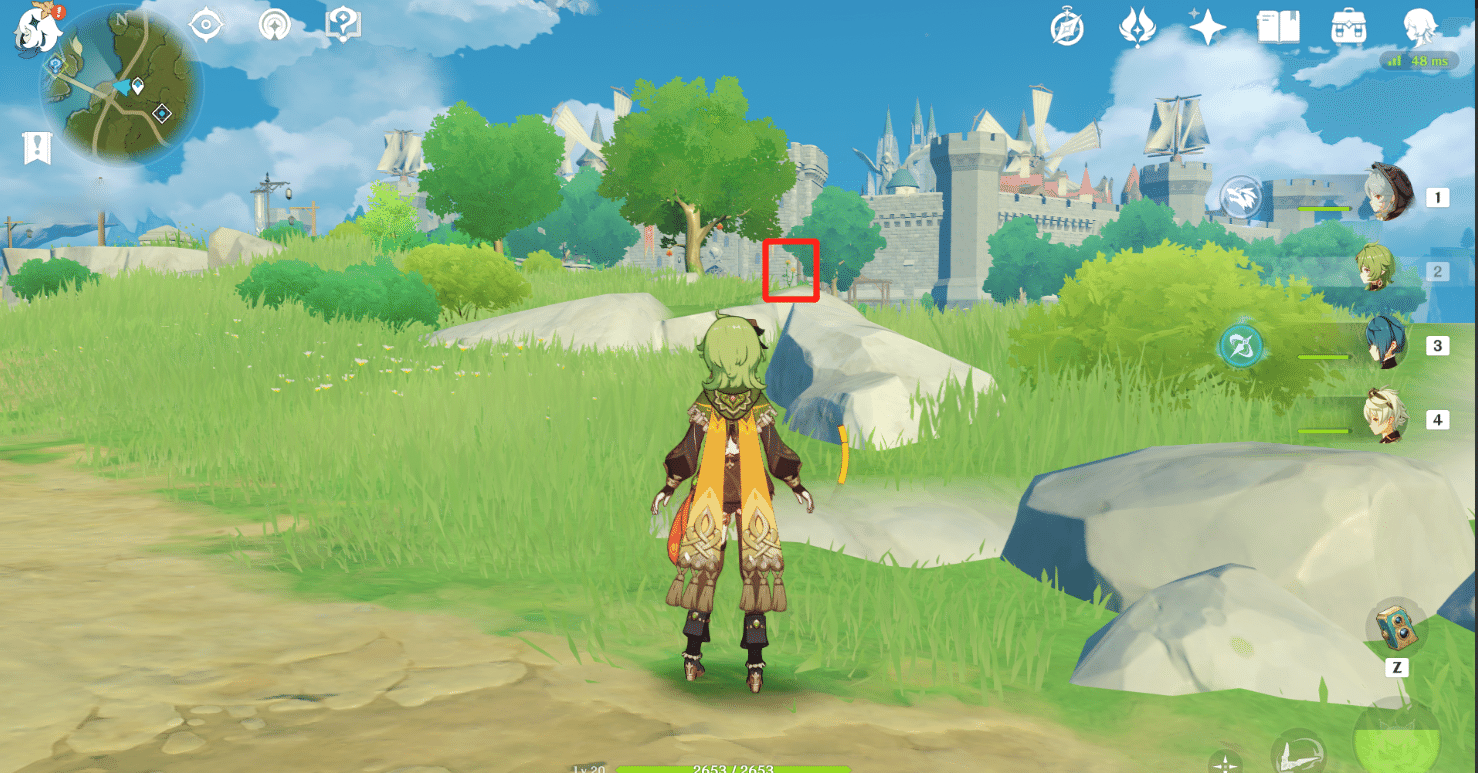Screen dimensions: 1478x773
Task: Click the elemental burst icon near party slot 3
Action: point(1240,344)
